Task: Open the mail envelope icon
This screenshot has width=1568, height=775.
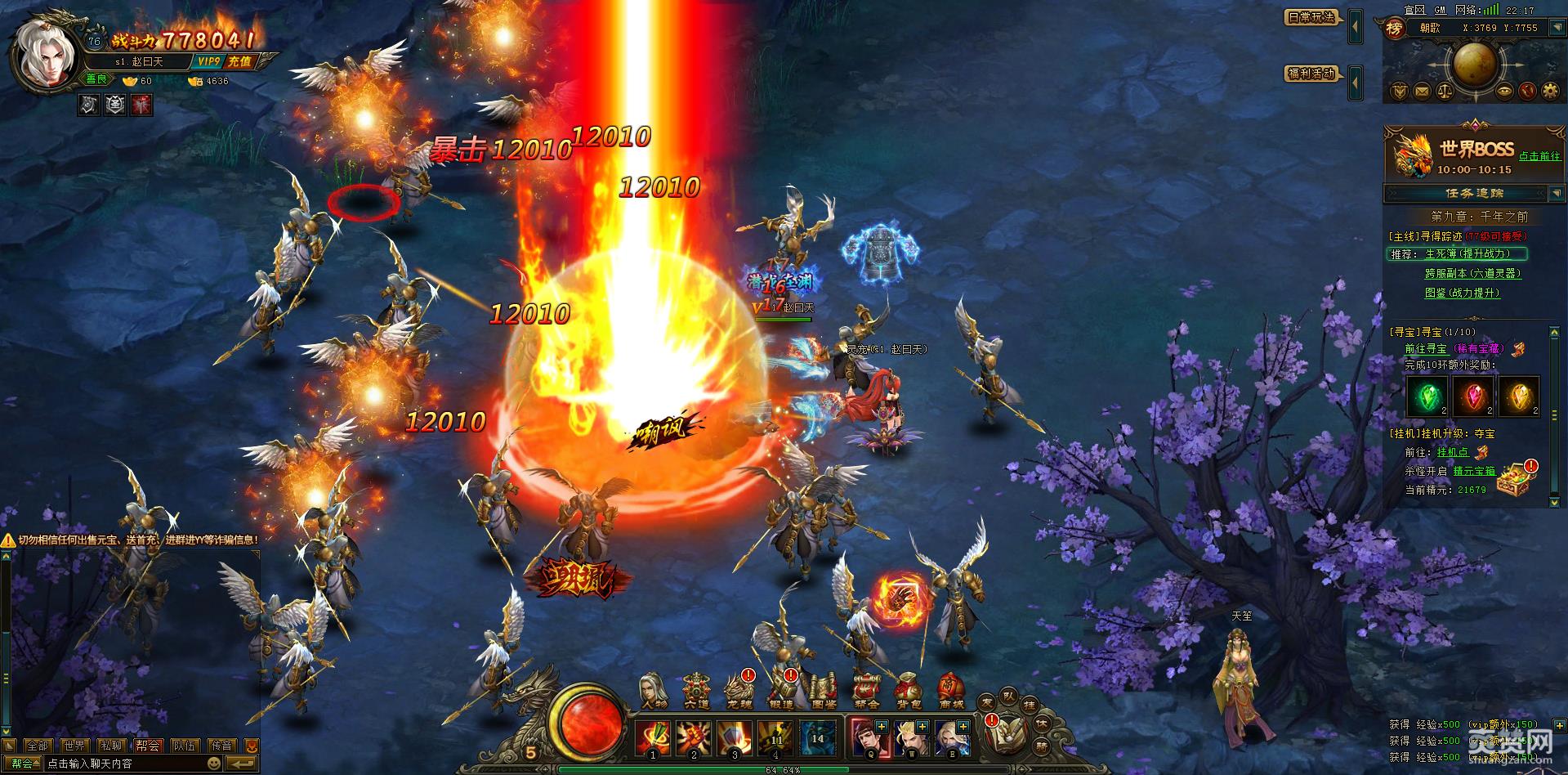Action: (x=1423, y=91)
